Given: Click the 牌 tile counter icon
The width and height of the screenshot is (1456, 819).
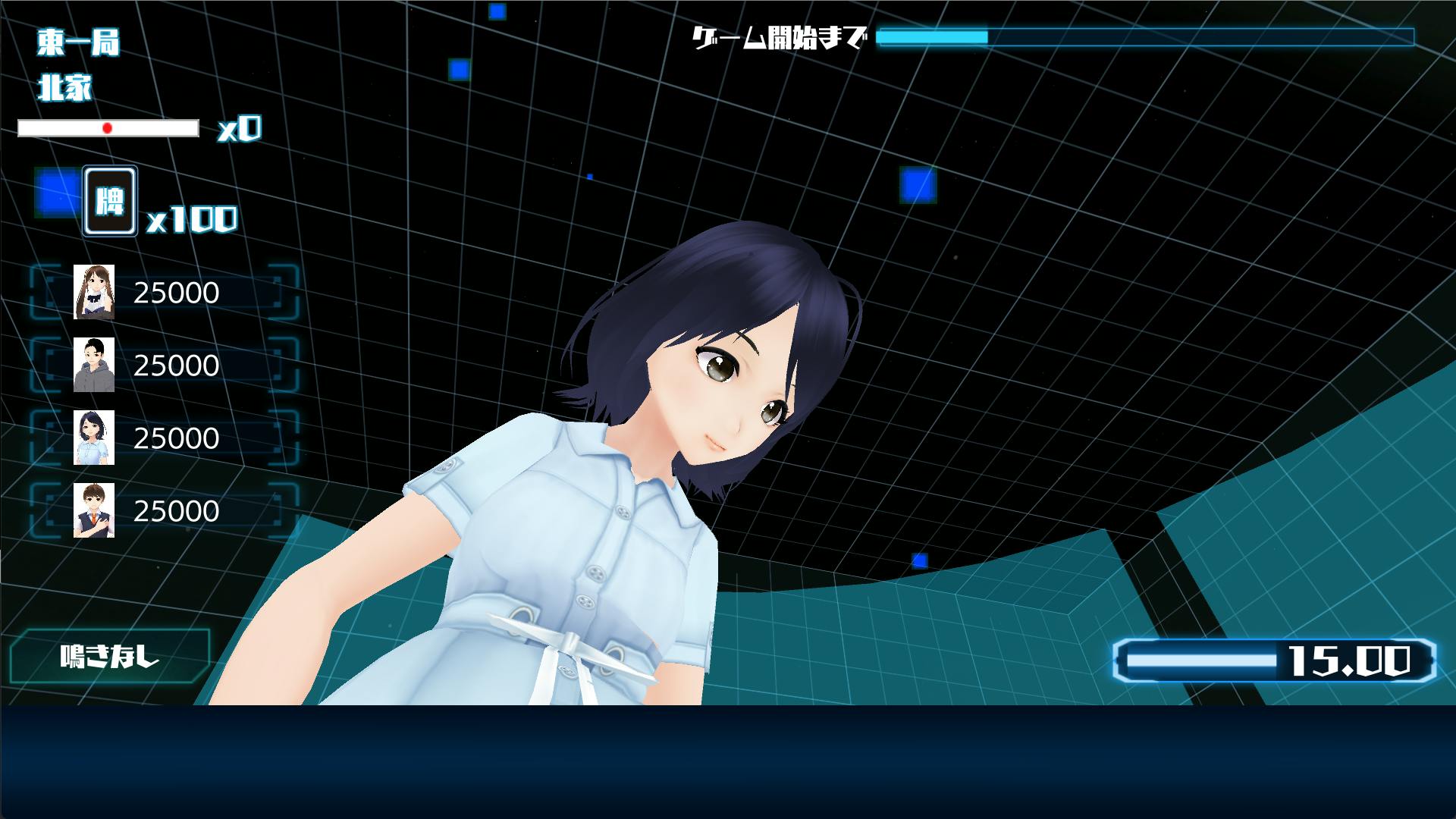Looking at the screenshot, I should [x=110, y=201].
